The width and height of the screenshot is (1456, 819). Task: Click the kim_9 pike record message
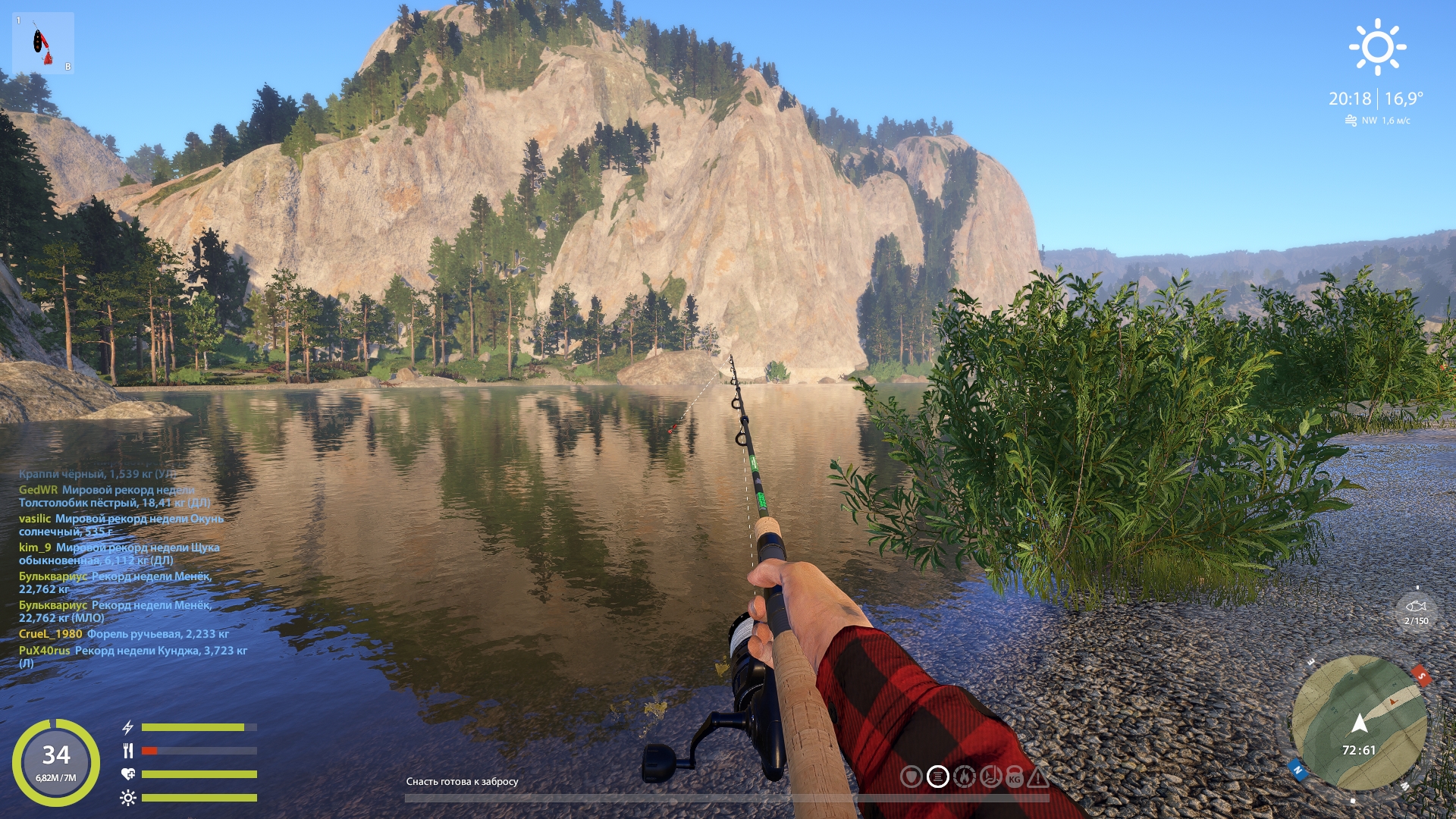click(x=119, y=554)
